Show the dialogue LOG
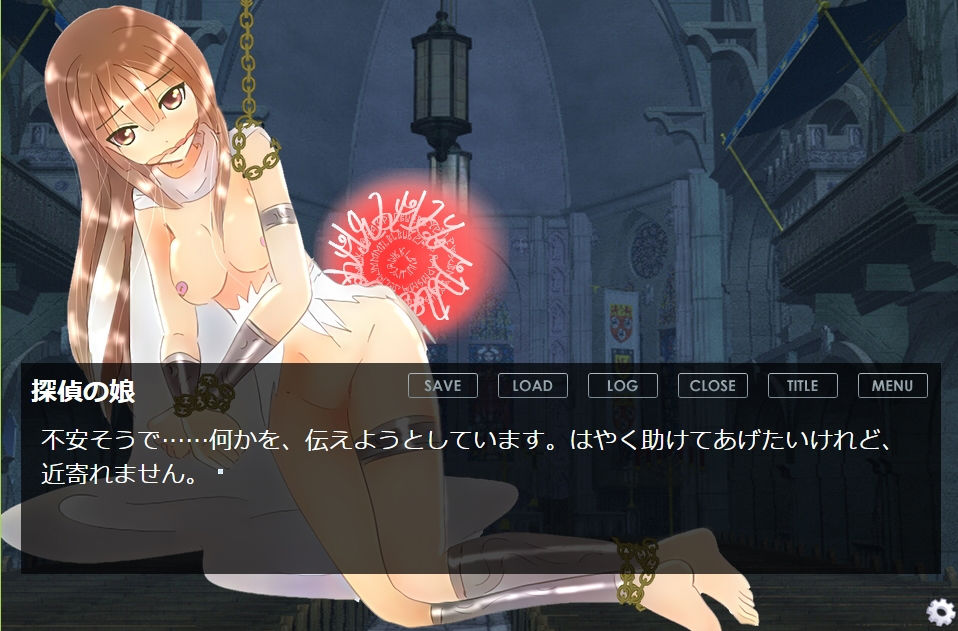Viewport: 958px width, 631px height. [x=622, y=385]
